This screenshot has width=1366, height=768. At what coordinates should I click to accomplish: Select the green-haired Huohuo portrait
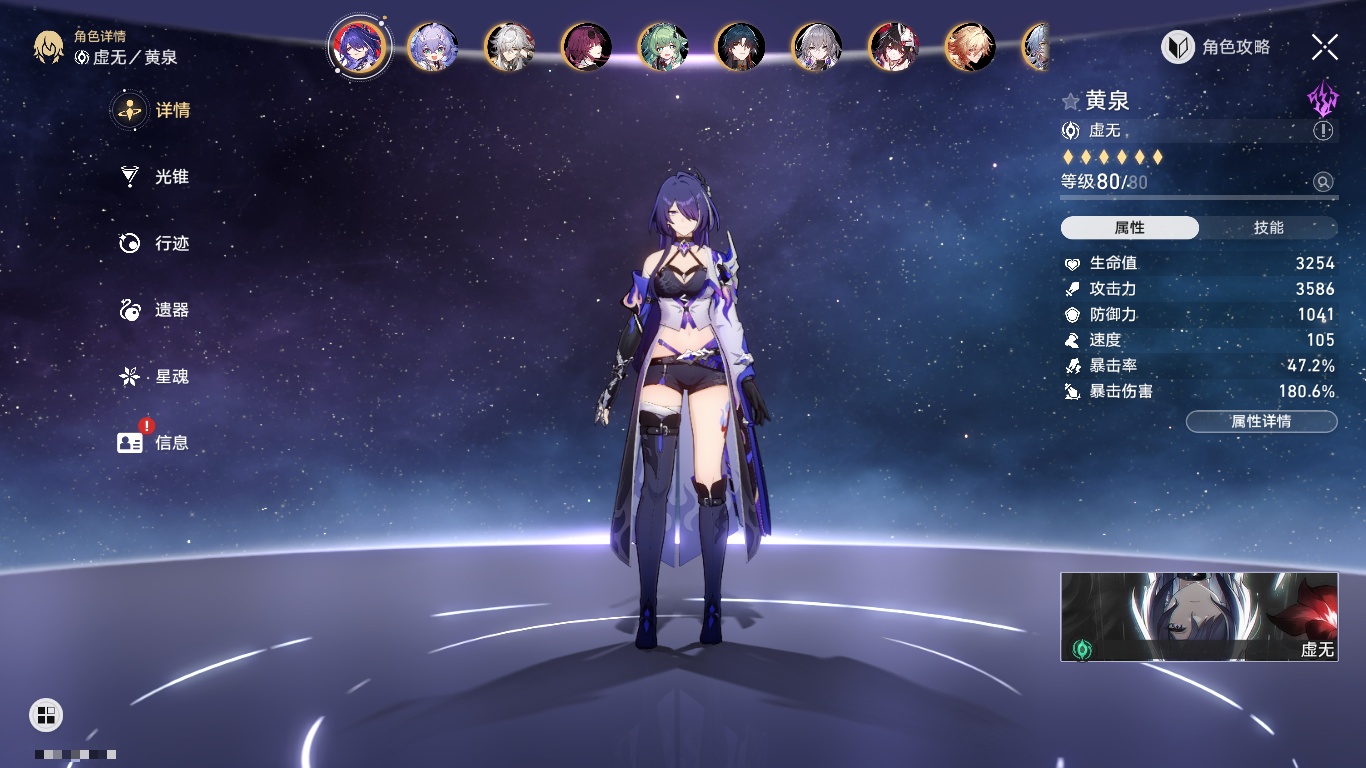click(663, 46)
